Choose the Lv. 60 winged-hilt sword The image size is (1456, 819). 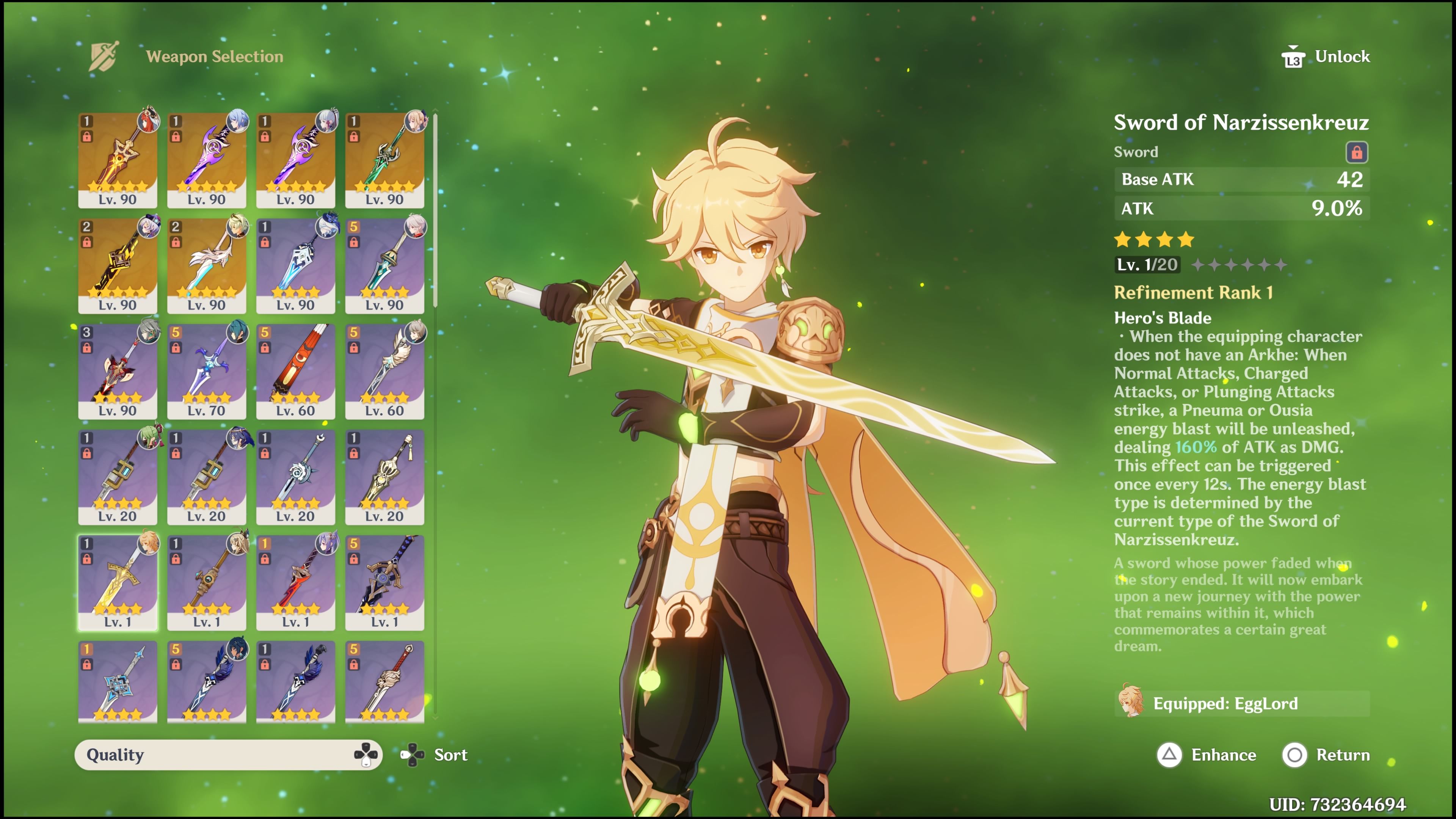(384, 370)
